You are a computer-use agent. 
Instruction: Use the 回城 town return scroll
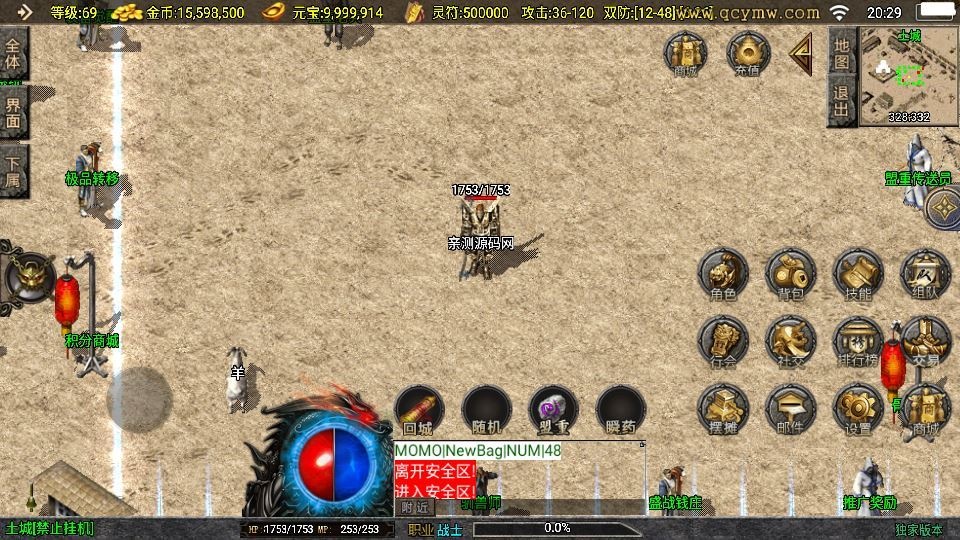pos(418,409)
